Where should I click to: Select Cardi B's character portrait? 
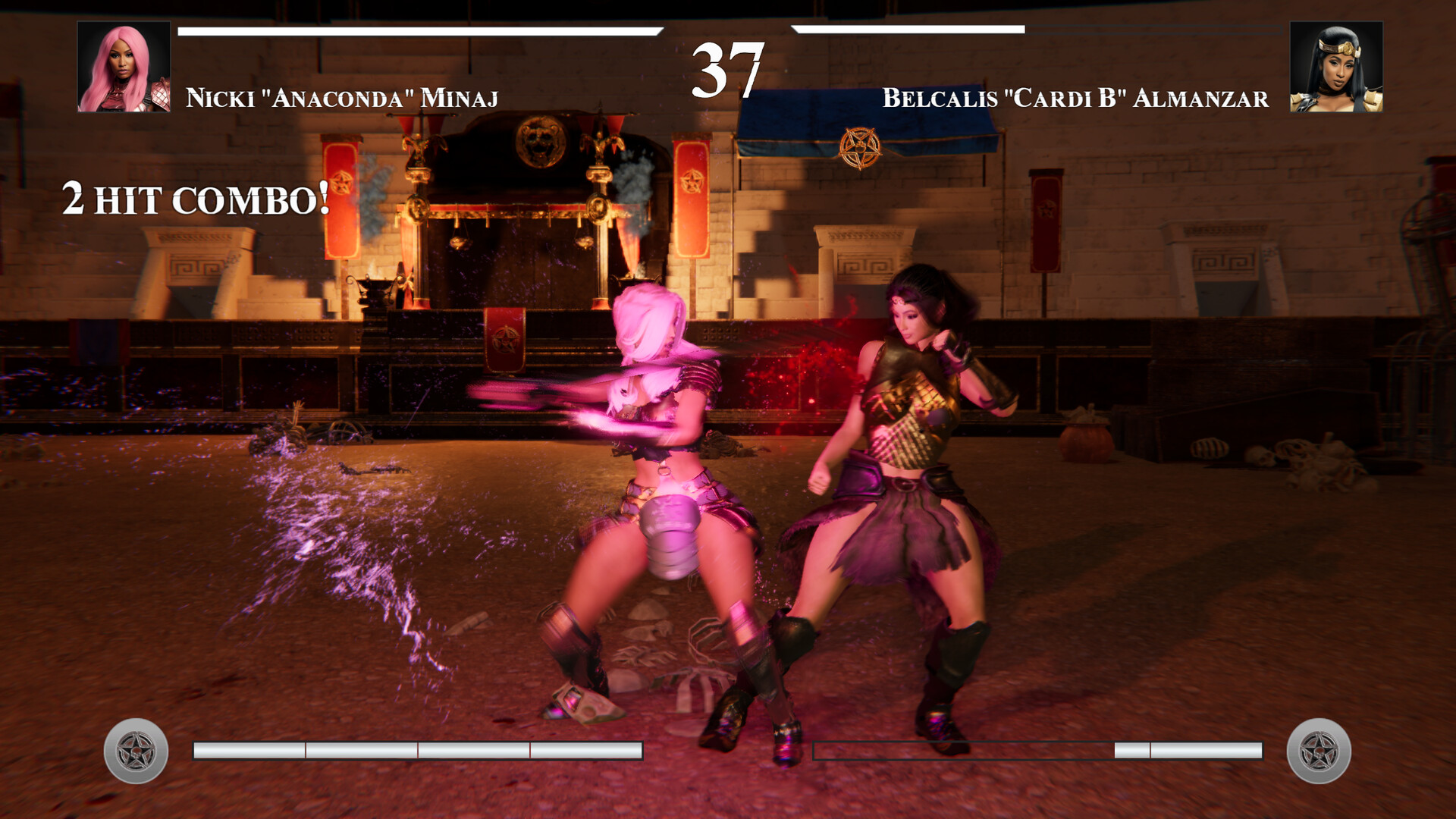[1336, 68]
